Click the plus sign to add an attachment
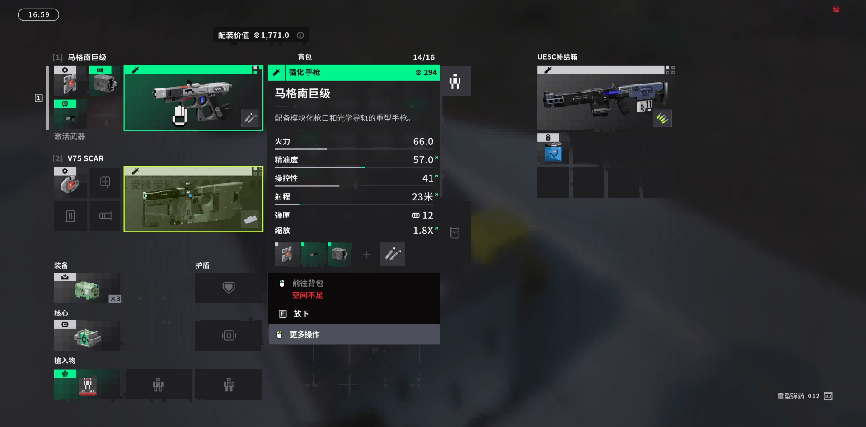866x427 pixels. coord(366,255)
